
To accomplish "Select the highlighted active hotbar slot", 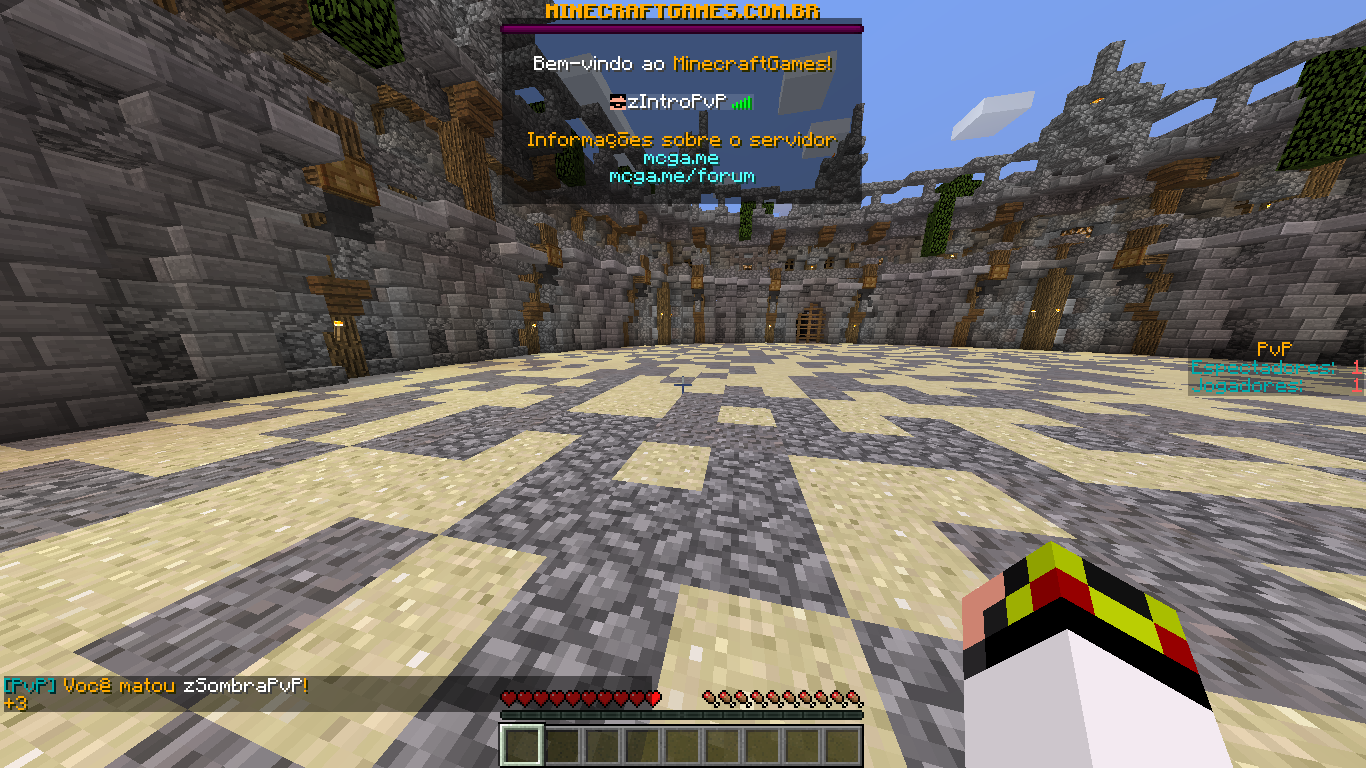I will [x=521, y=745].
